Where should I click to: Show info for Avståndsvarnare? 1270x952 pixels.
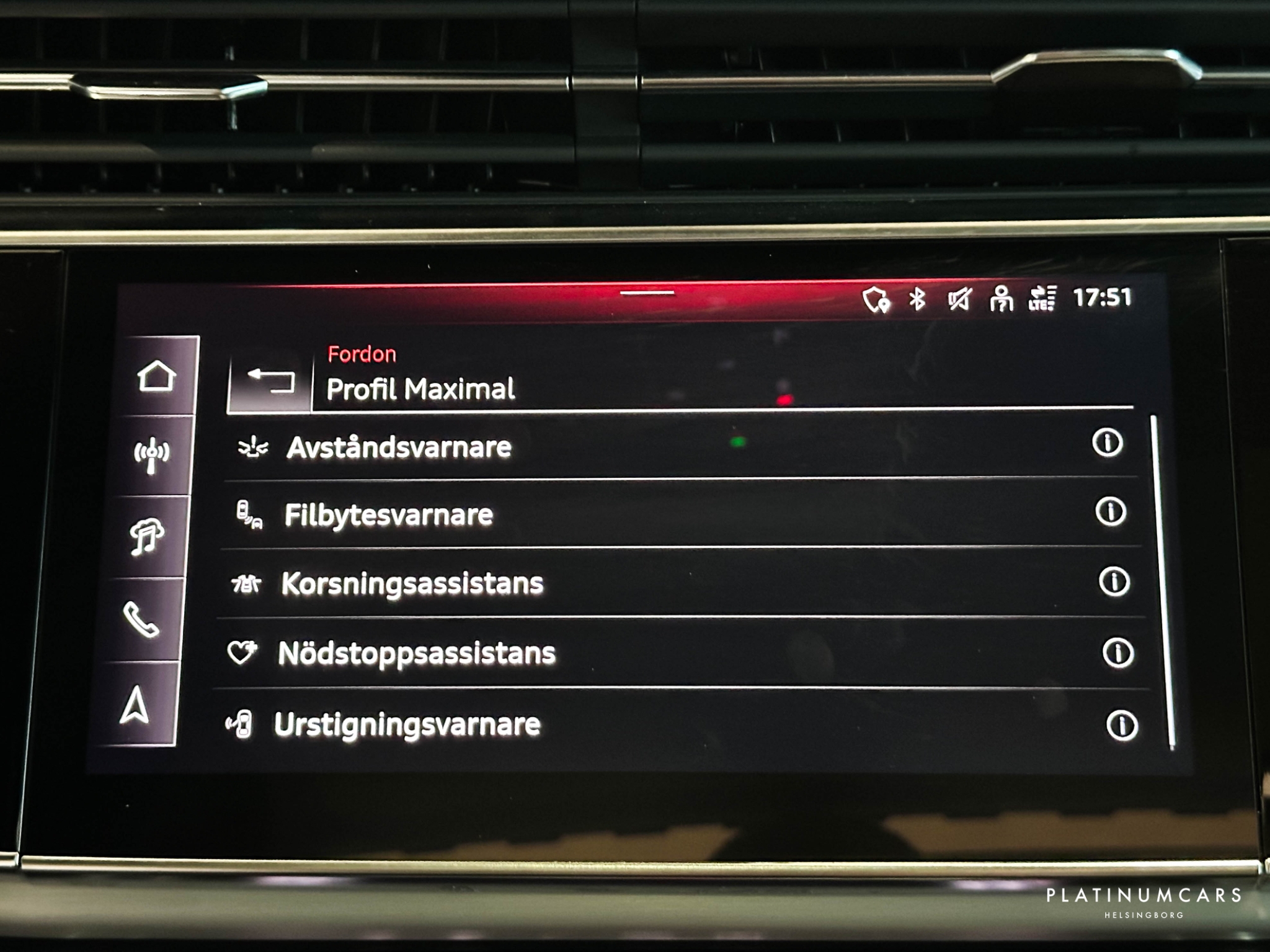[1107, 443]
